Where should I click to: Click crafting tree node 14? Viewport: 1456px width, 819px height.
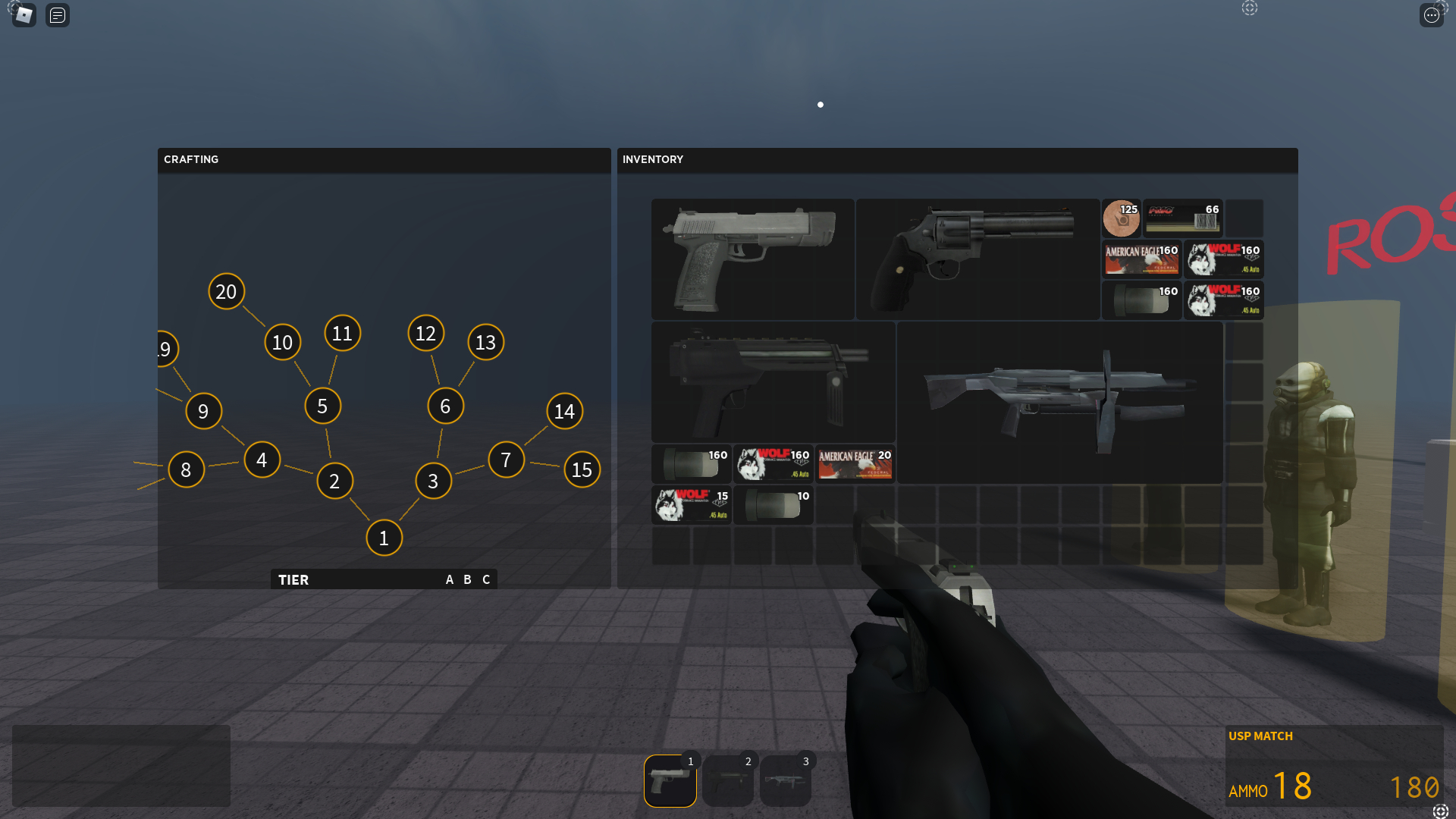[x=564, y=411]
